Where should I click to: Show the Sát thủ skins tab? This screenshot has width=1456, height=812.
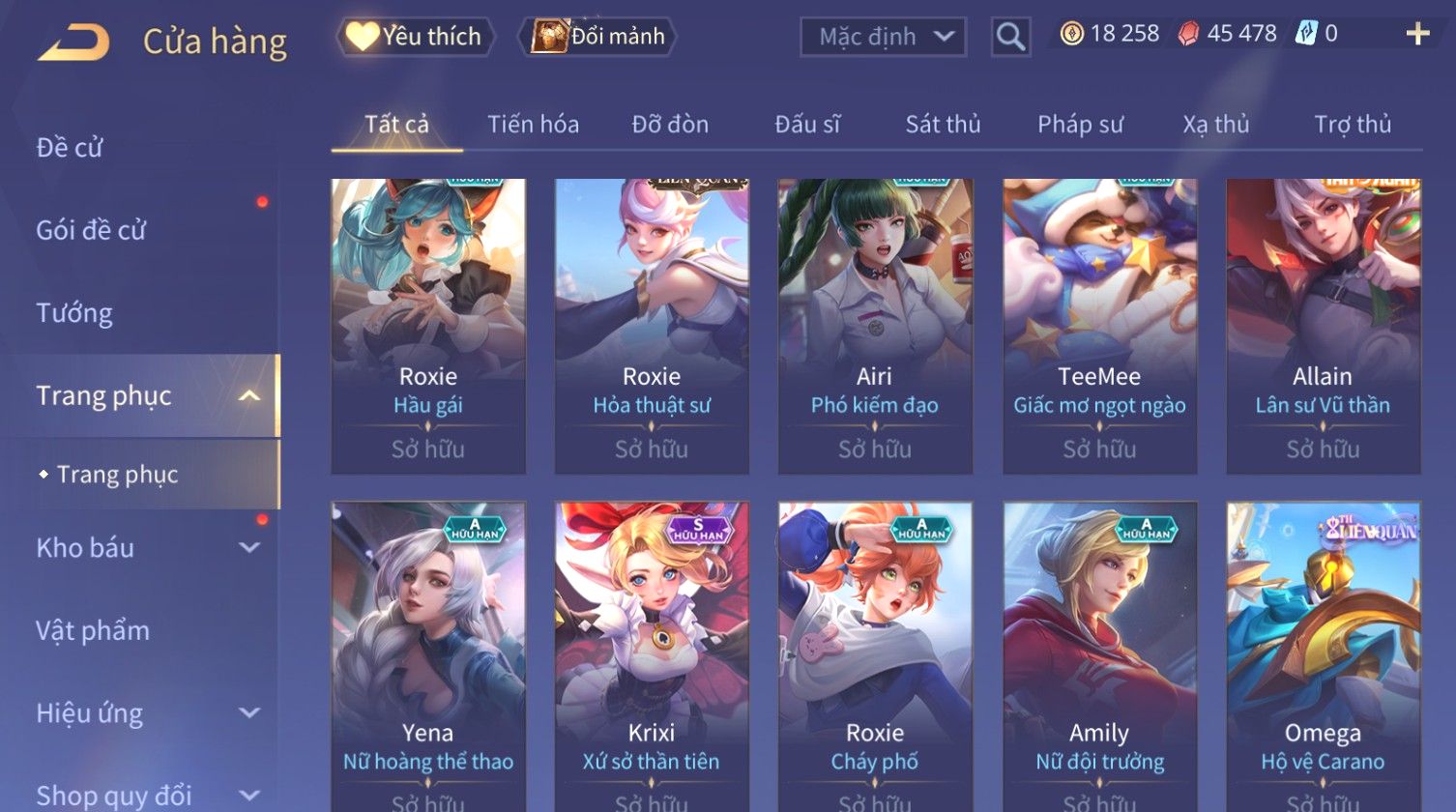pos(943,125)
